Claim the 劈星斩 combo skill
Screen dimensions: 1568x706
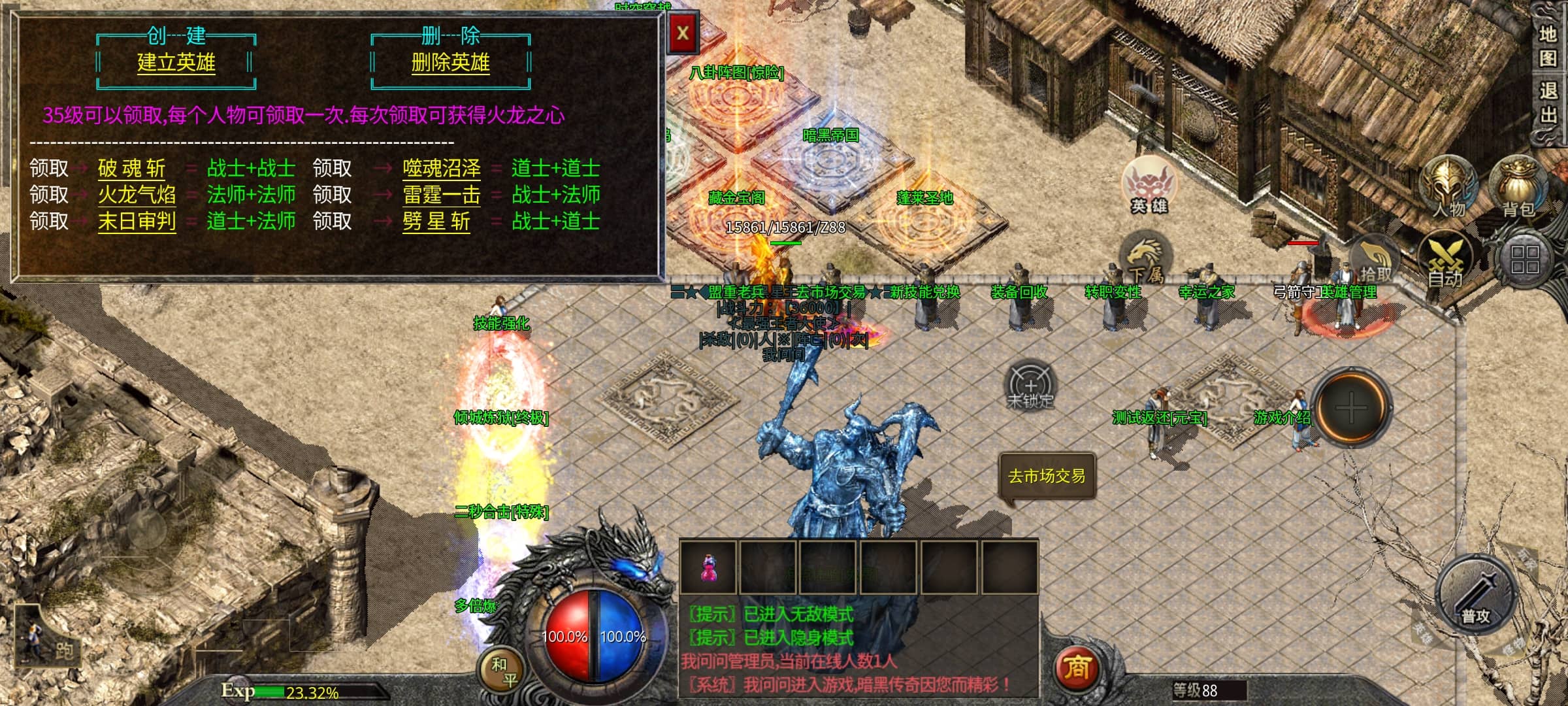[436, 222]
